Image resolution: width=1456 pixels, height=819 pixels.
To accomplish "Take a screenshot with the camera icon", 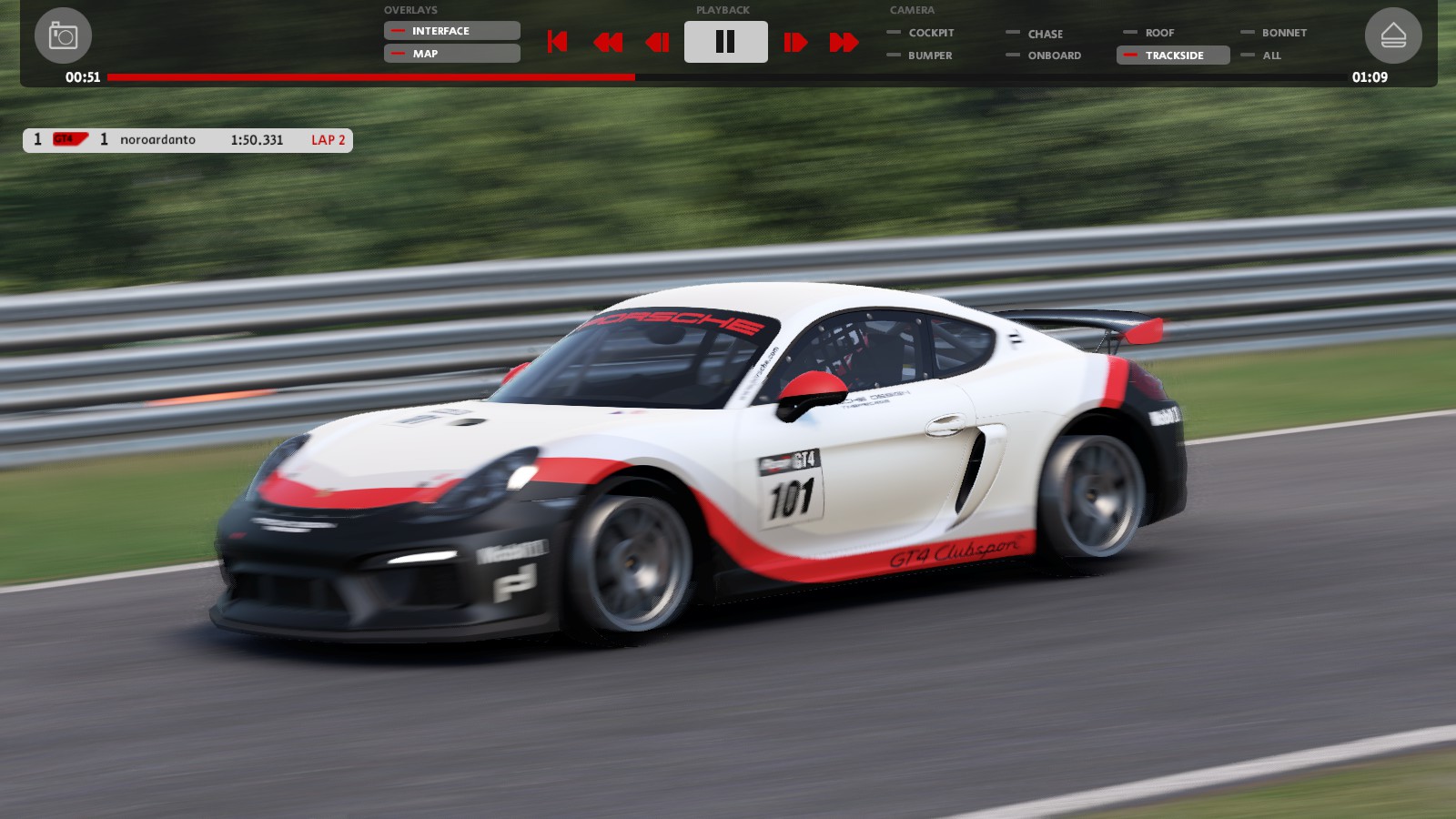I will pyautogui.click(x=63, y=35).
